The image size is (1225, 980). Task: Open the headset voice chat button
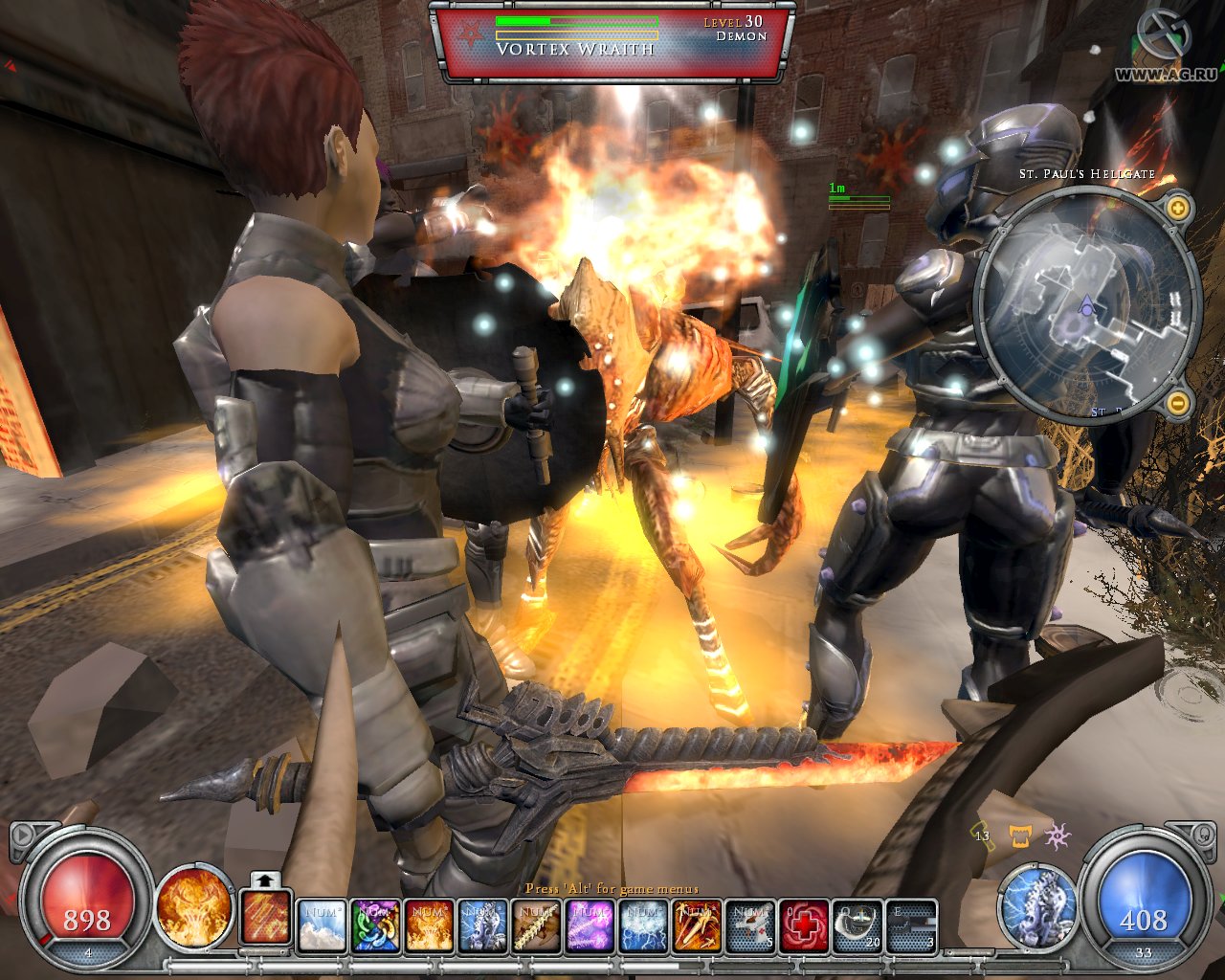click(1202, 835)
